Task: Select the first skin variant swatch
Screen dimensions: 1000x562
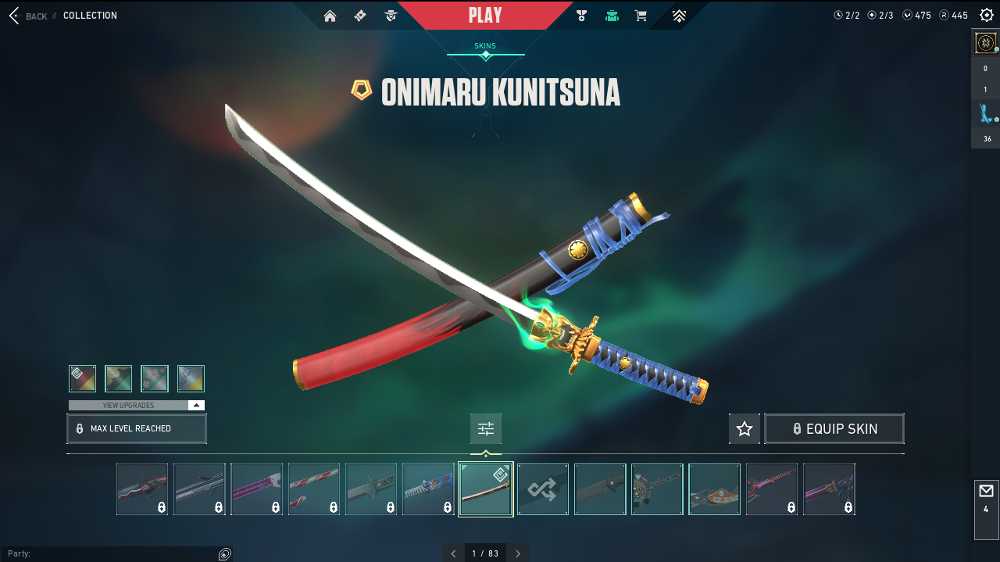Action: [82, 378]
